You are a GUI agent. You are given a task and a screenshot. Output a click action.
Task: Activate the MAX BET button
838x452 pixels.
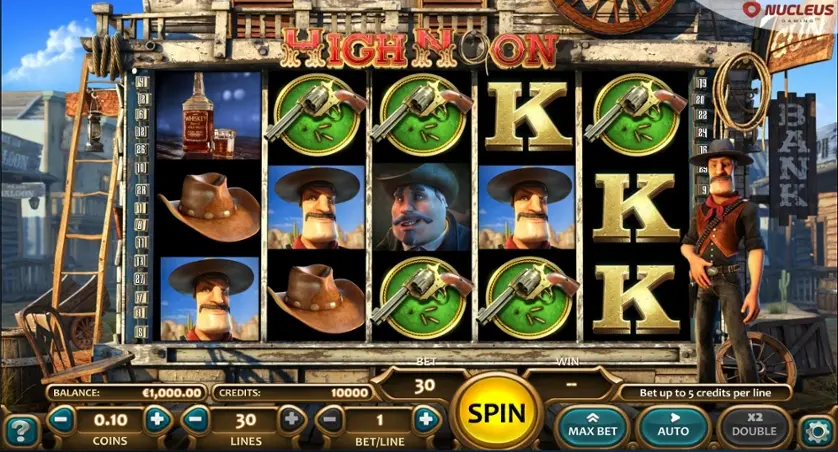pos(594,425)
